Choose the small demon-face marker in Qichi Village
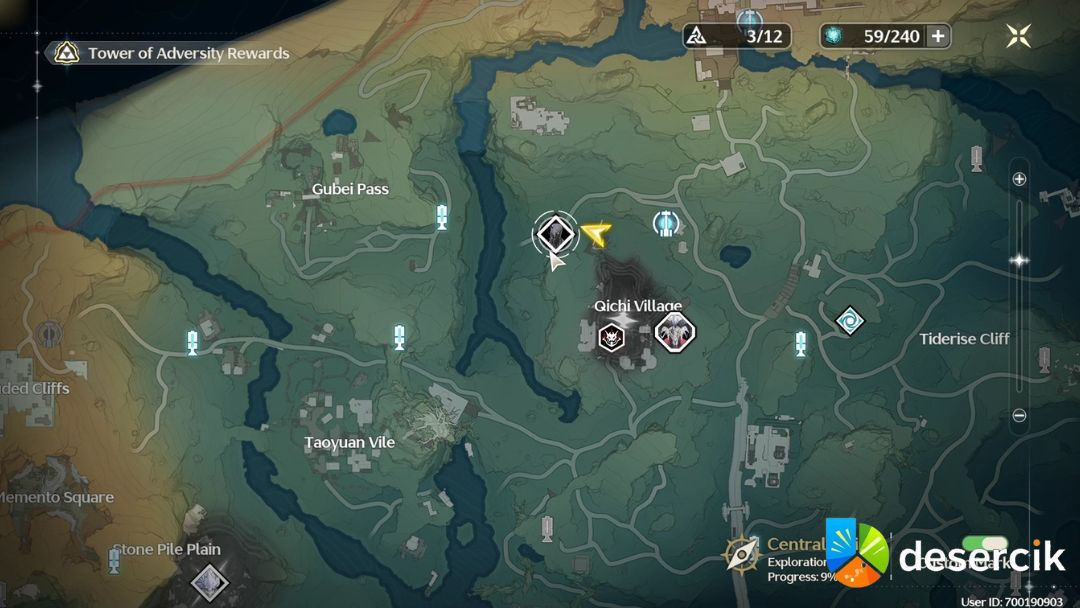The image size is (1080, 608). tap(609, 338)
